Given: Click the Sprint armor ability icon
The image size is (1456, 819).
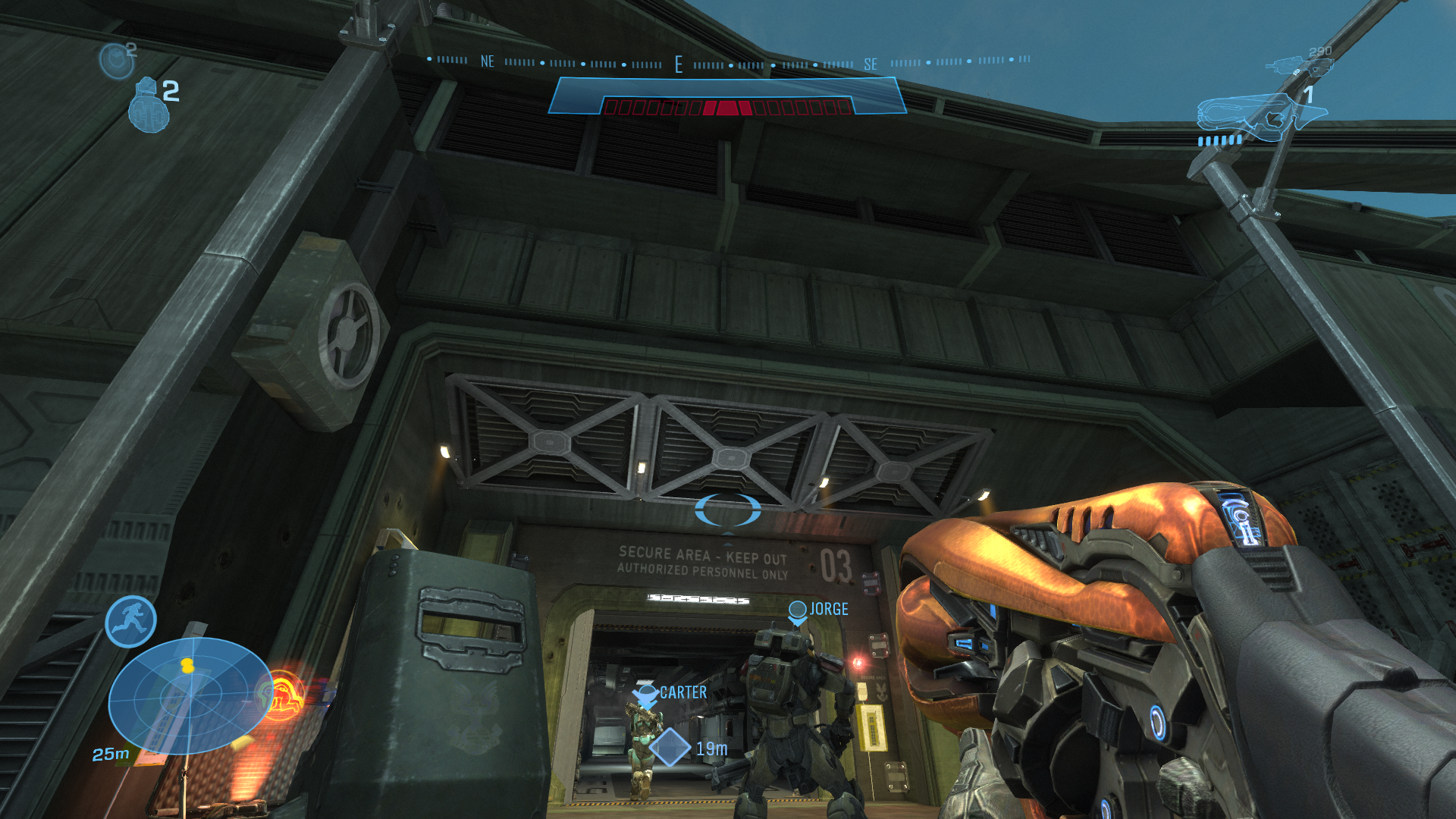Looking at the screenshot, I should coord(130,622).
